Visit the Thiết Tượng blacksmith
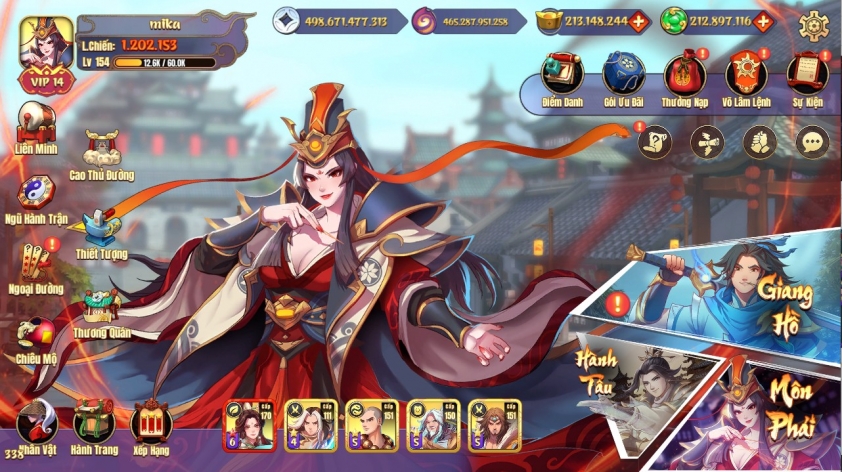The height and width of the screenshot is (472, 842). coord(101,231)
